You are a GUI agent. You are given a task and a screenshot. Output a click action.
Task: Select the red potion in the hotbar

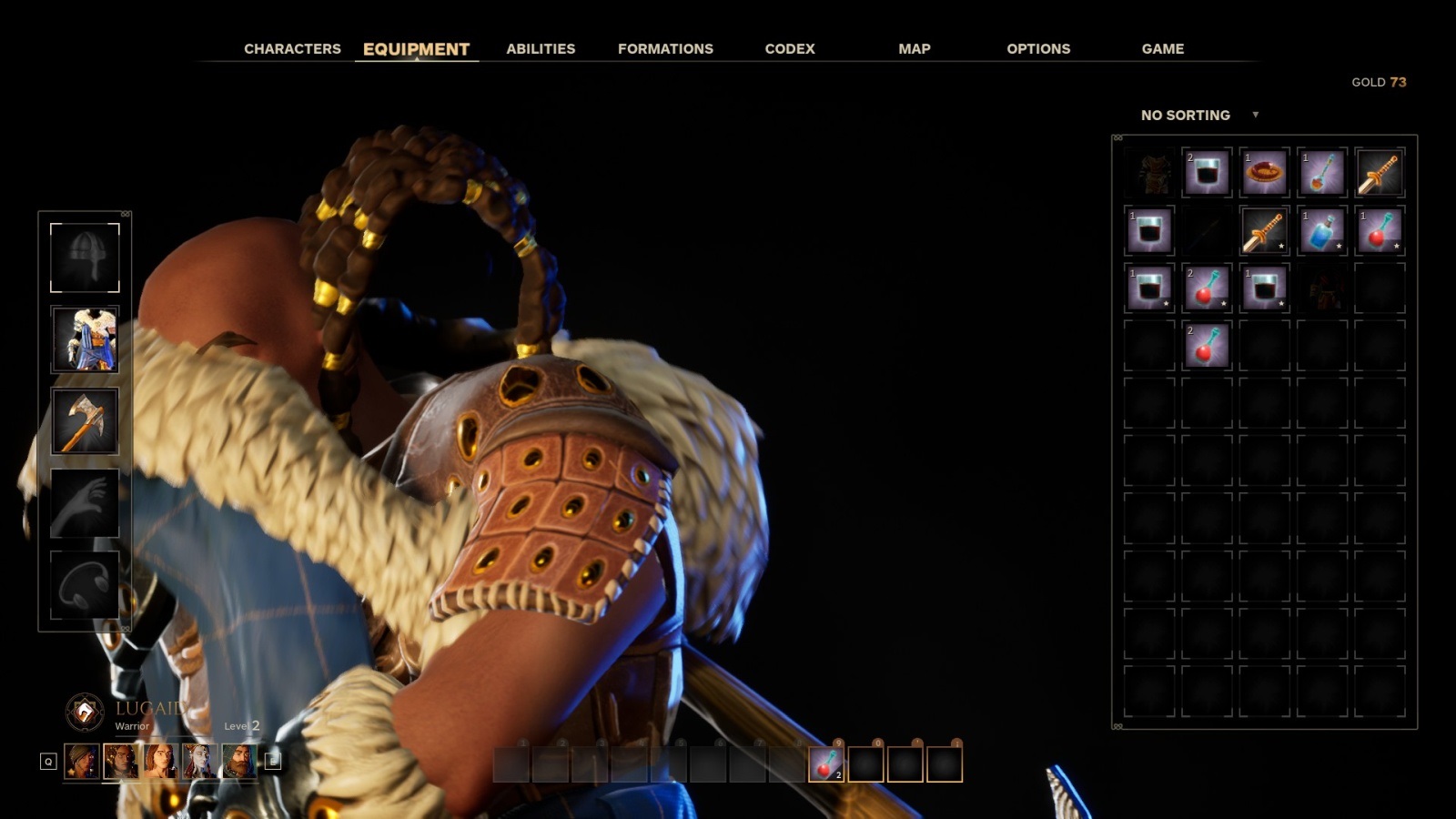(826, 764)
